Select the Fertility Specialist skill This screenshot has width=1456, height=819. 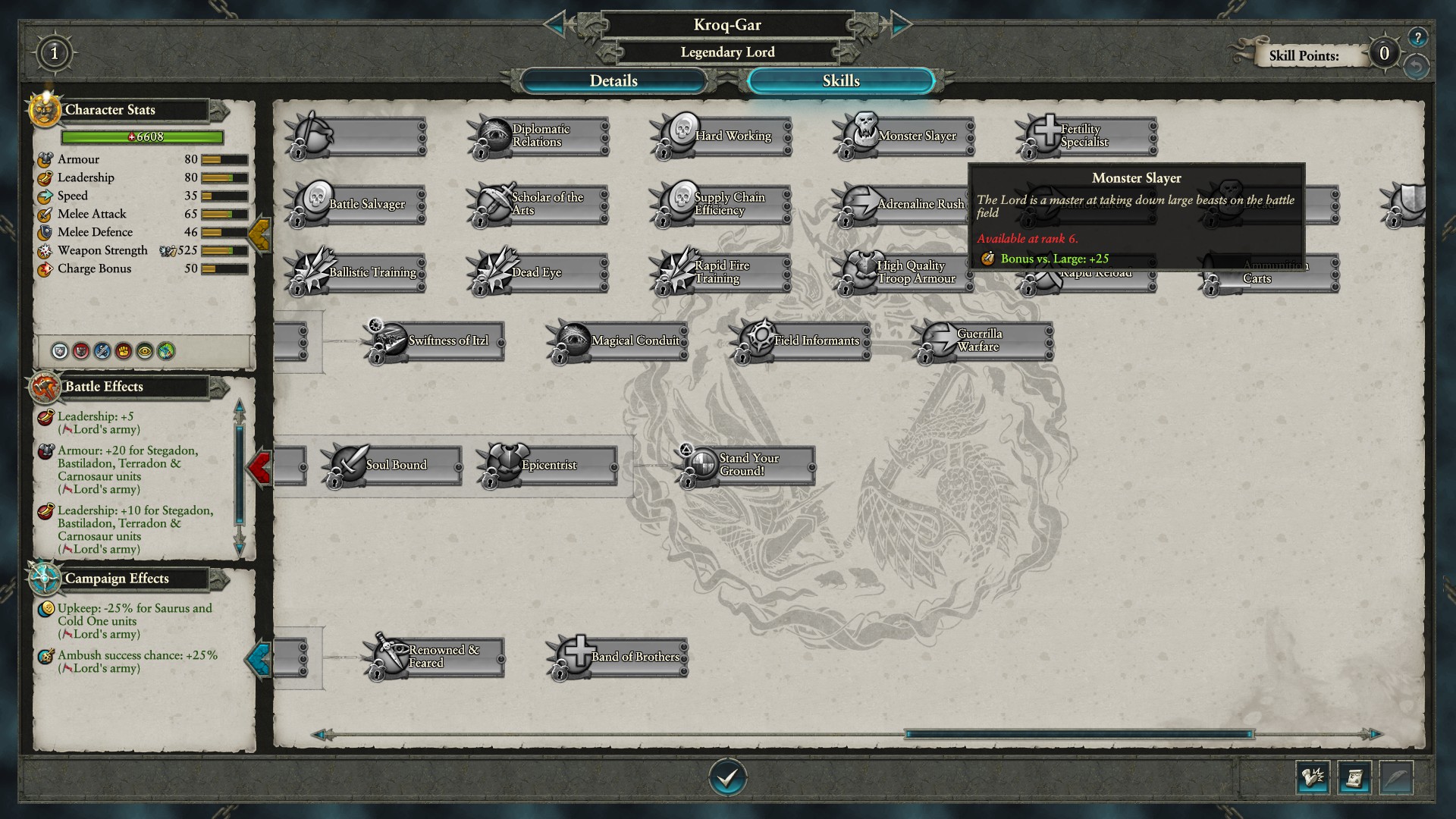(1087, 136)
